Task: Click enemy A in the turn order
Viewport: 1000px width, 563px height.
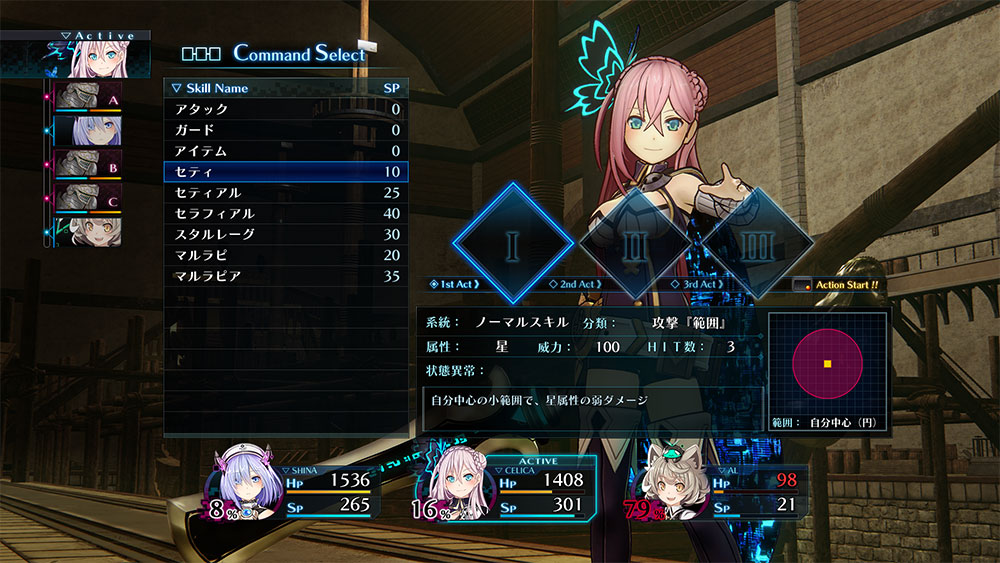Action: [85, 99]
